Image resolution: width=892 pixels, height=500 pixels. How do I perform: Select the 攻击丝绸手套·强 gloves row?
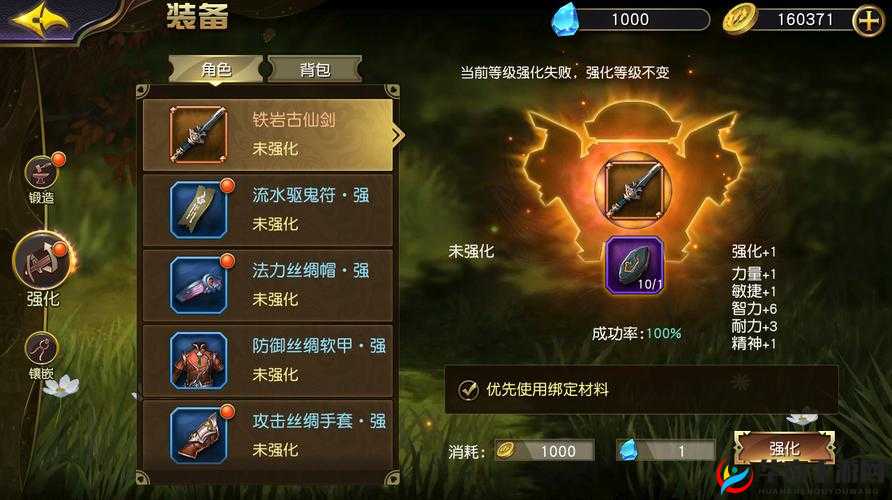[268, 436]
